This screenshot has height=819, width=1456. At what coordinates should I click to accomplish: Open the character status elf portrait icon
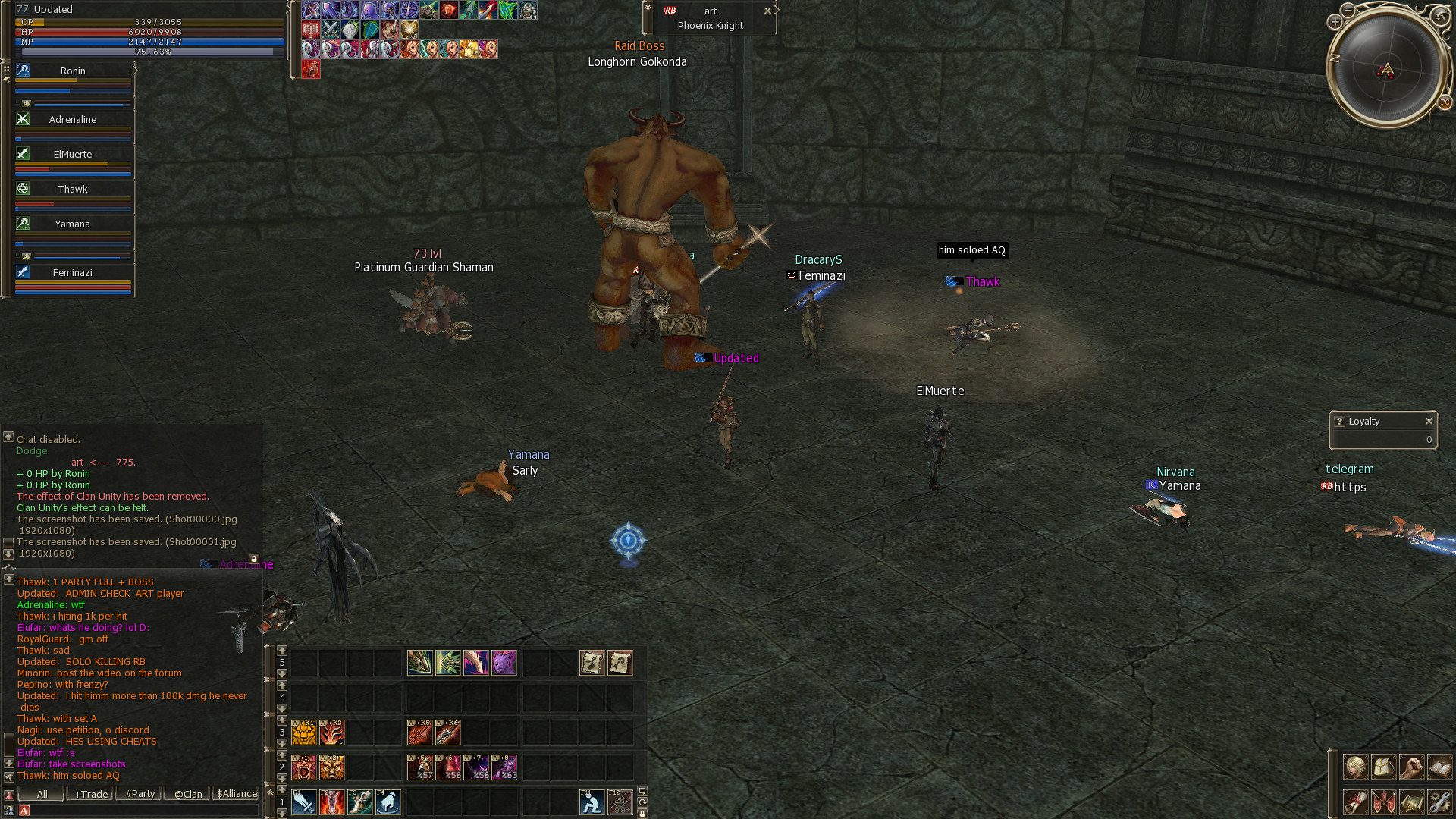[x=1356, y=767]
